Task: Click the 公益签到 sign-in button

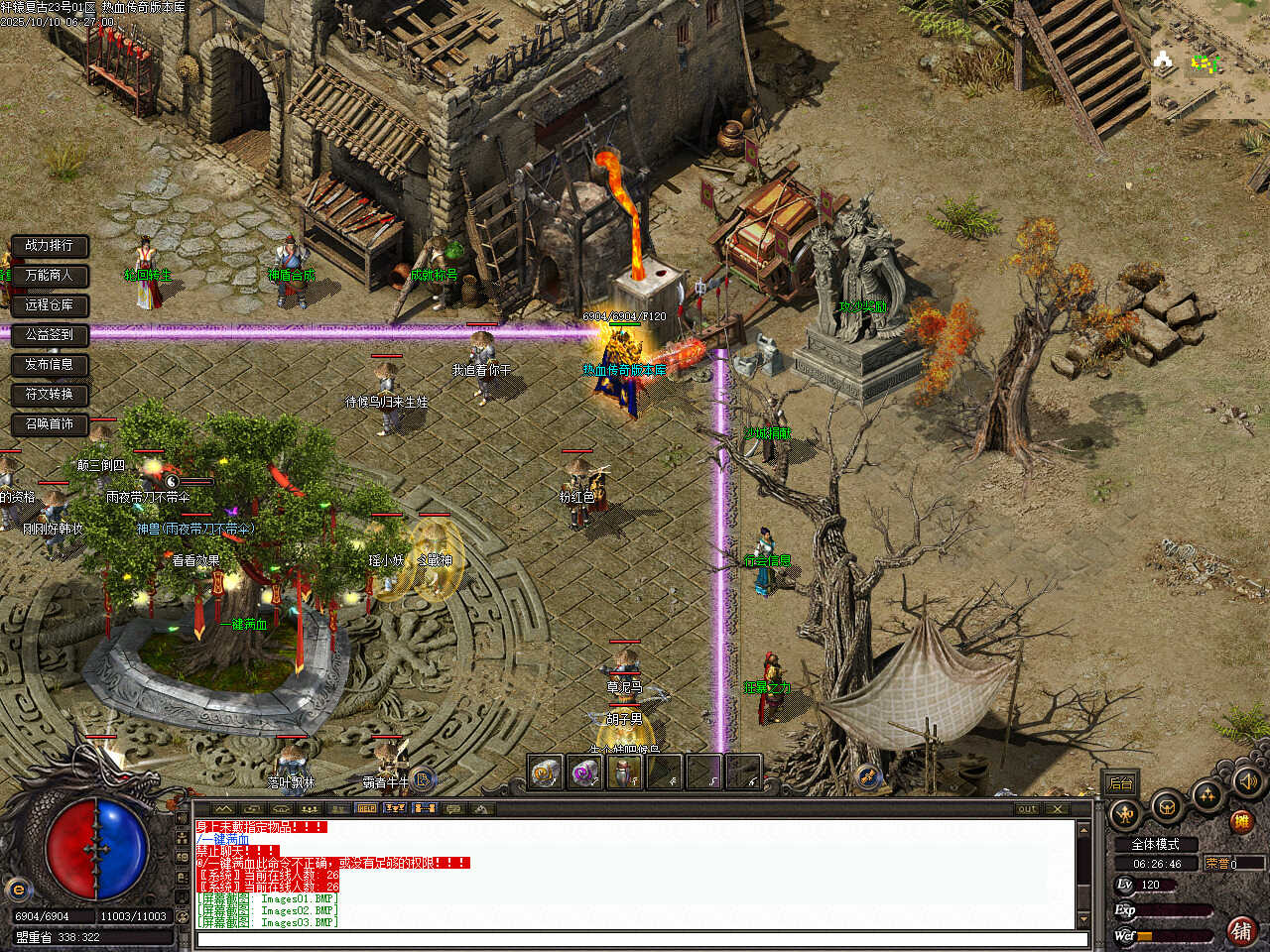Action: [x=49, y=334]
